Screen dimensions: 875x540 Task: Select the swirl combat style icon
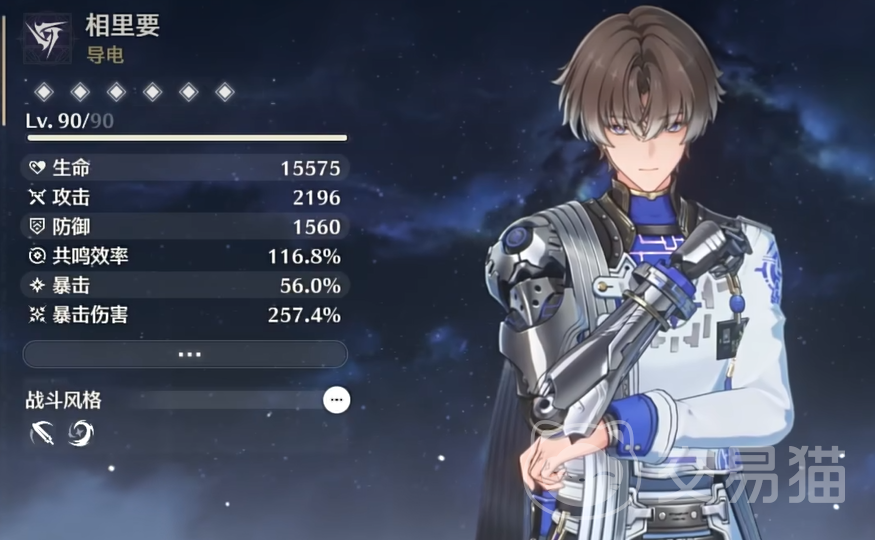[79, 433]
